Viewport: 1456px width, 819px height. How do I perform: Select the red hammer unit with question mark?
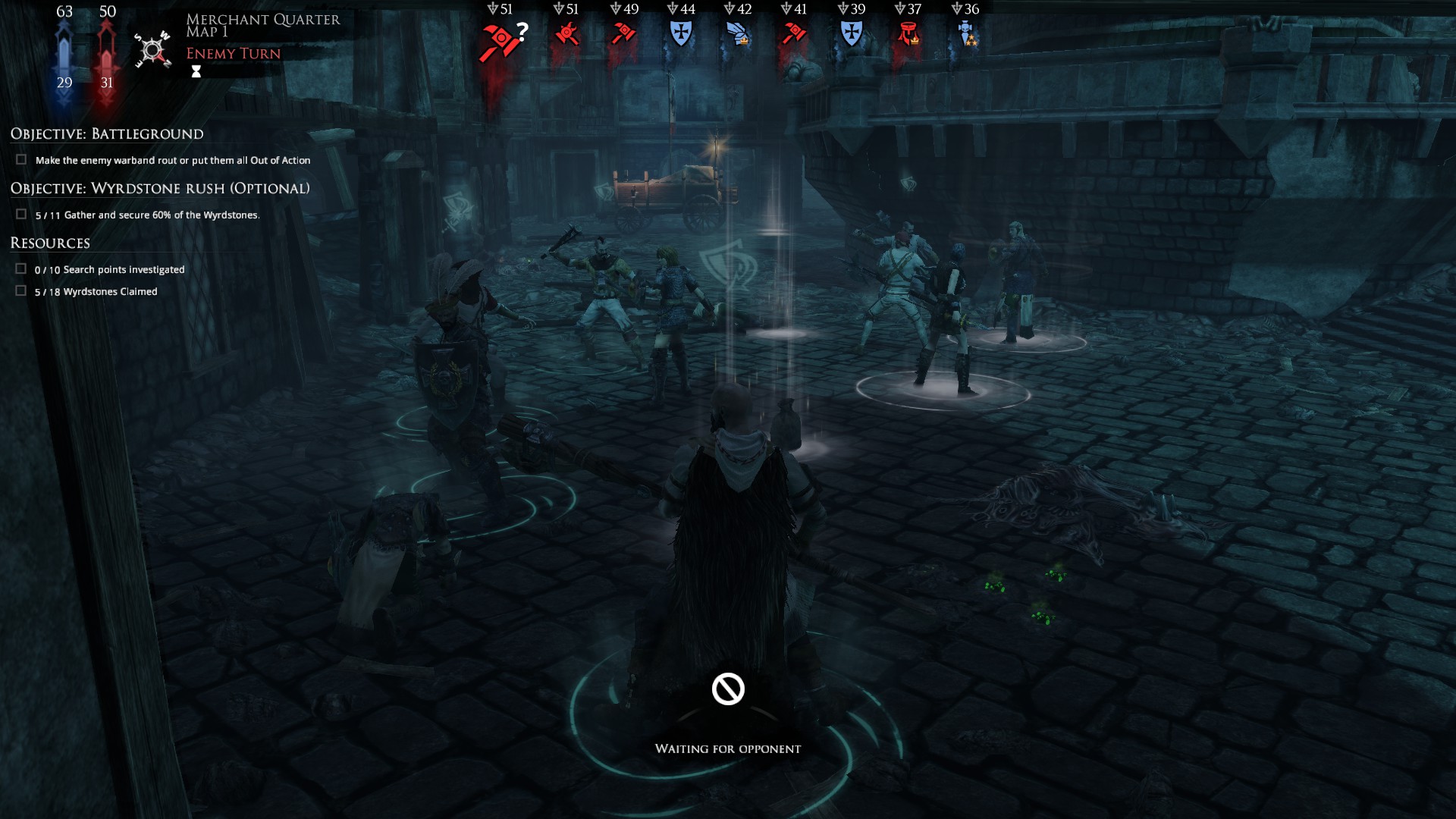pyautogui.click(x=500, y=39)
